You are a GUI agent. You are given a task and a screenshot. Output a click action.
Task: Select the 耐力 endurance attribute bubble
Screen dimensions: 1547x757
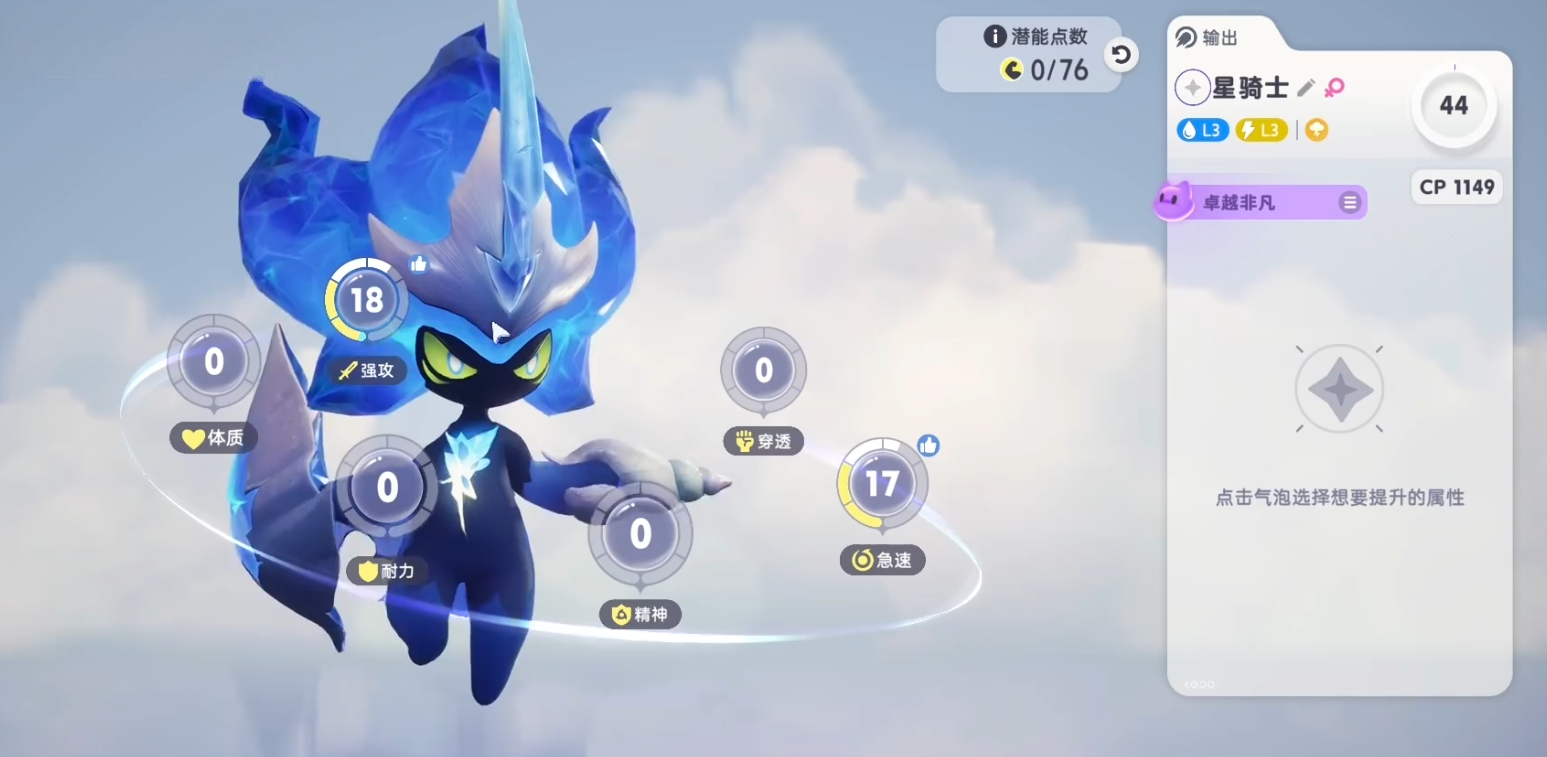(x=387, y=487)
